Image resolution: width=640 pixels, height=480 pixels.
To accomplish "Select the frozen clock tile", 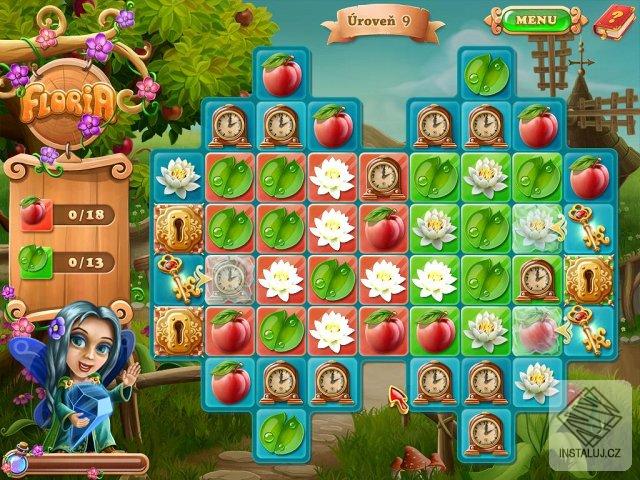I will (x=229, y=280).
